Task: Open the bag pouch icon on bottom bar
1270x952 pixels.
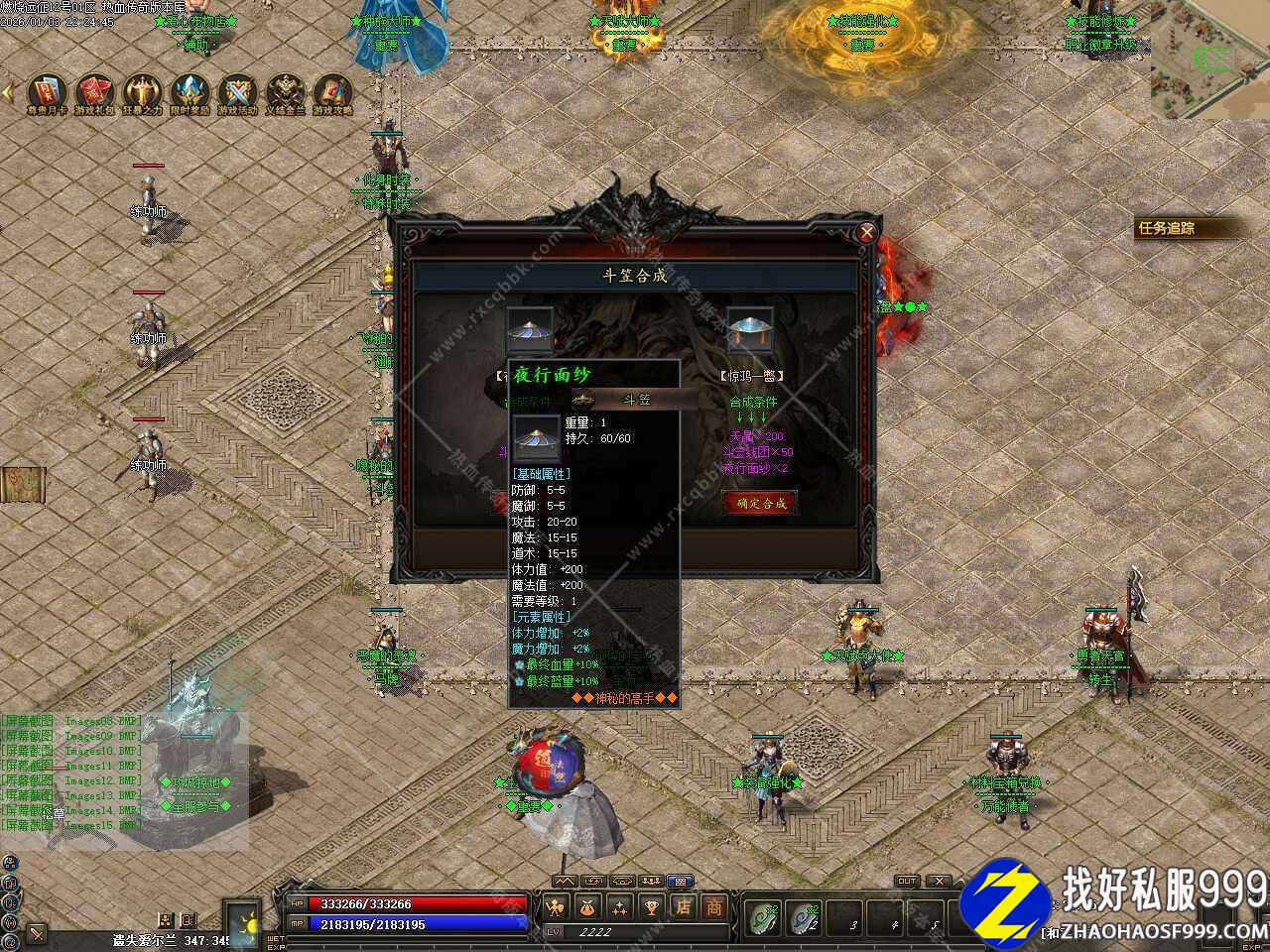Action: point(587,906)
